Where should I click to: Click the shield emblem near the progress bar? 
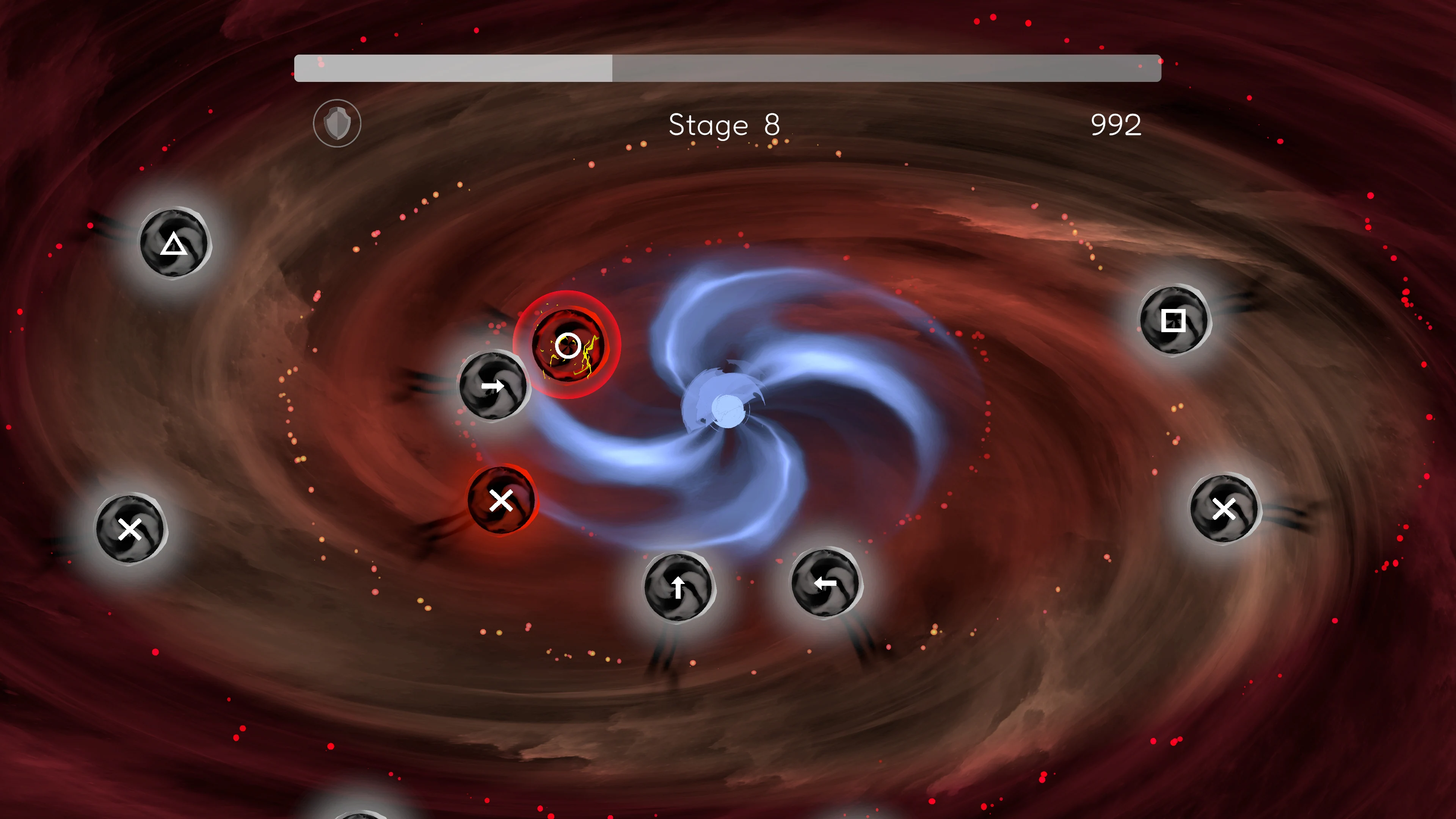[337, 123]
